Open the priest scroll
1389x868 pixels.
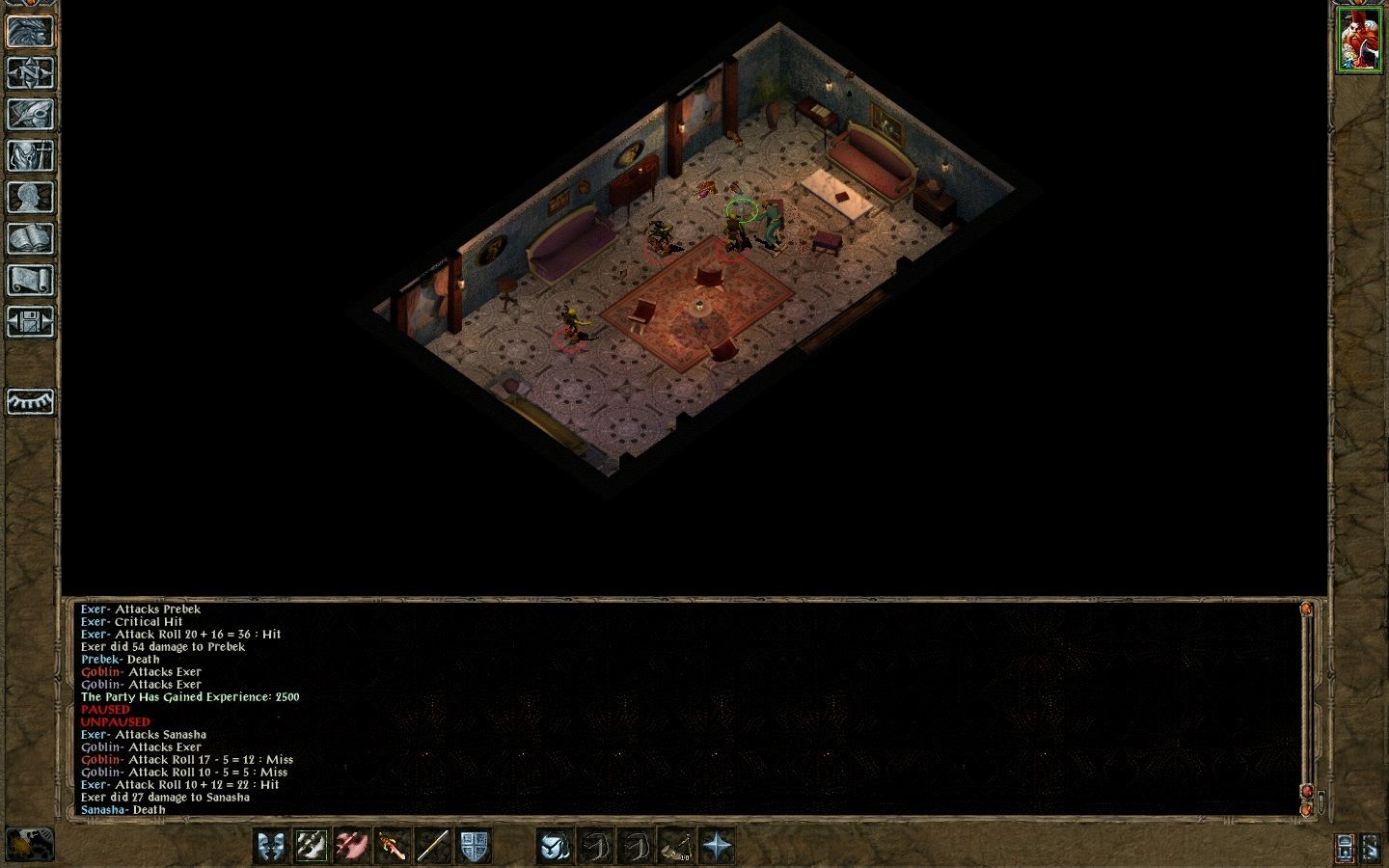coord(30,281)
